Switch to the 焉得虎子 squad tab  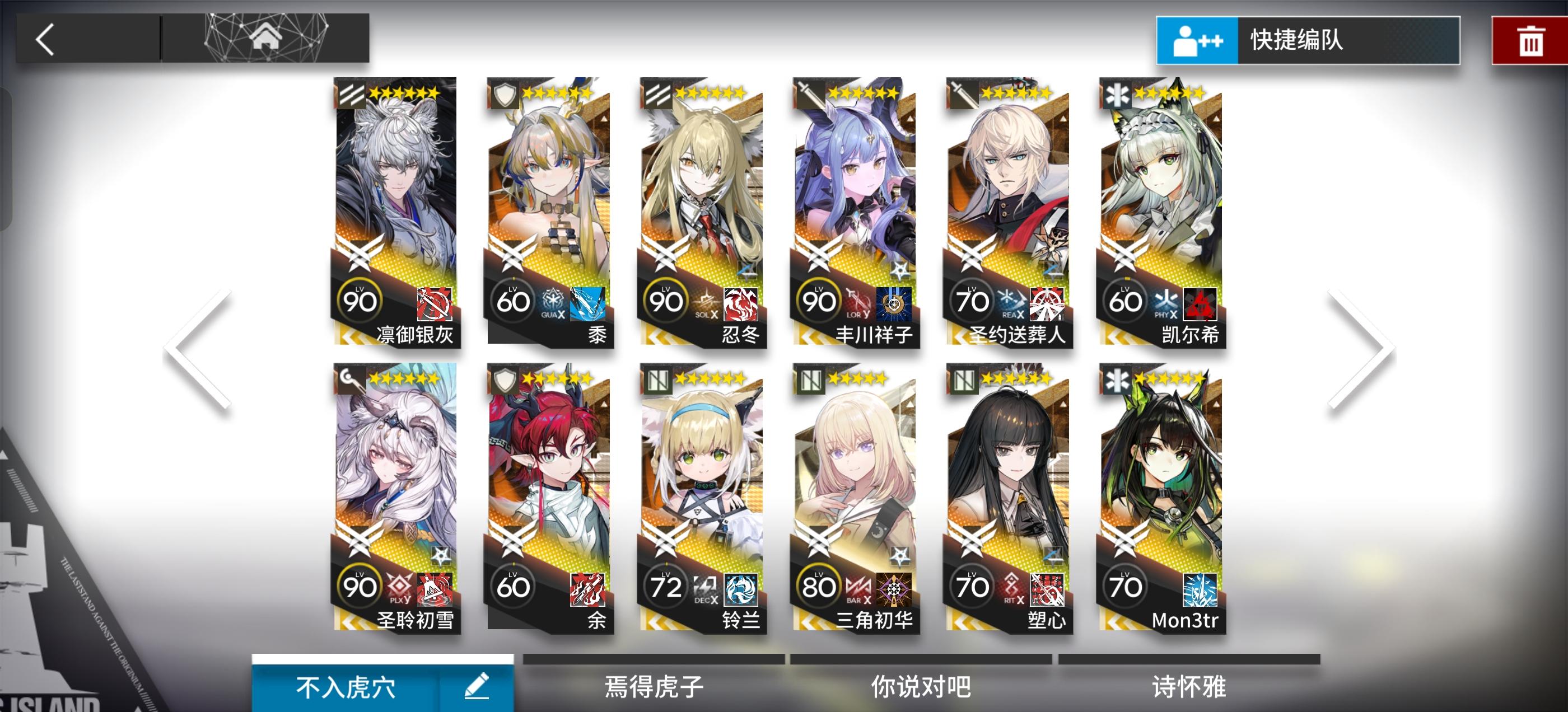coord(652,685)
